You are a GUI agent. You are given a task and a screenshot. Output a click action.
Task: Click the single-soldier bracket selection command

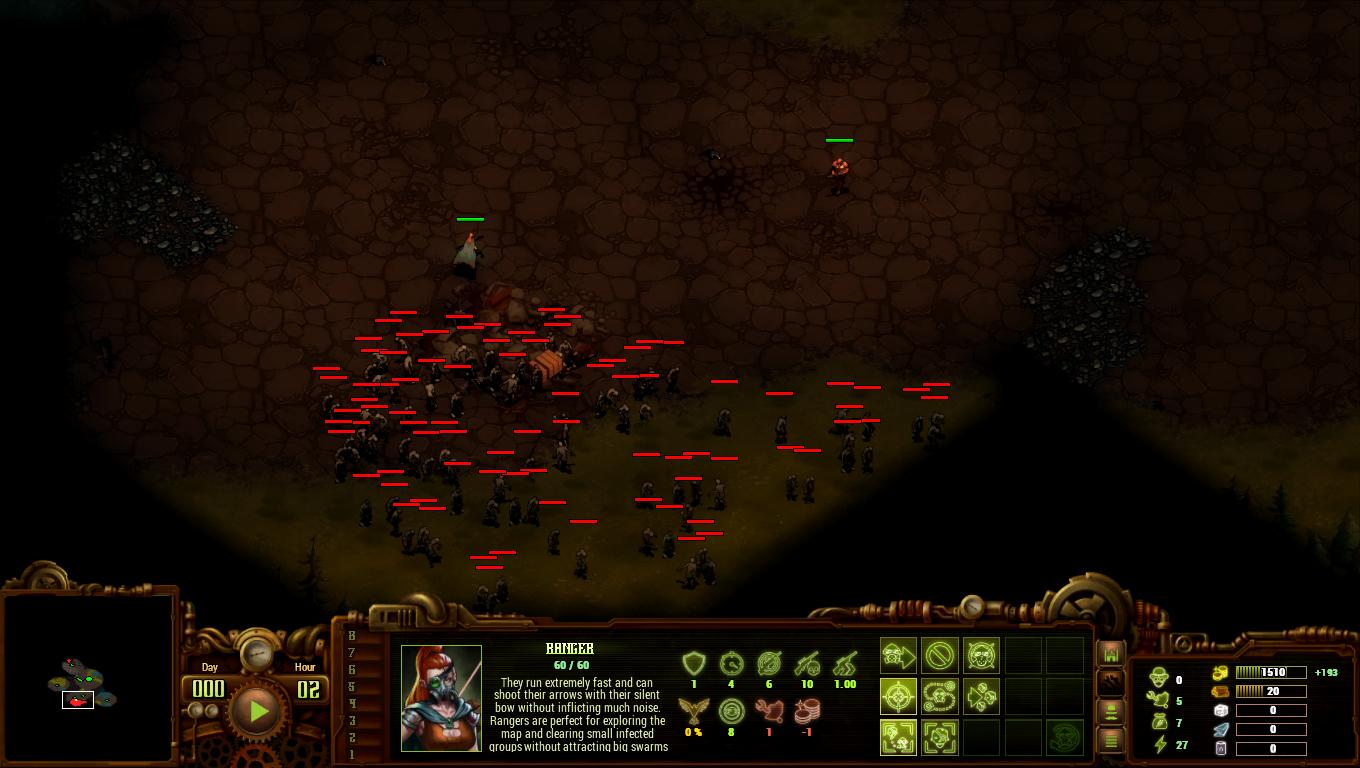(940, 737)
